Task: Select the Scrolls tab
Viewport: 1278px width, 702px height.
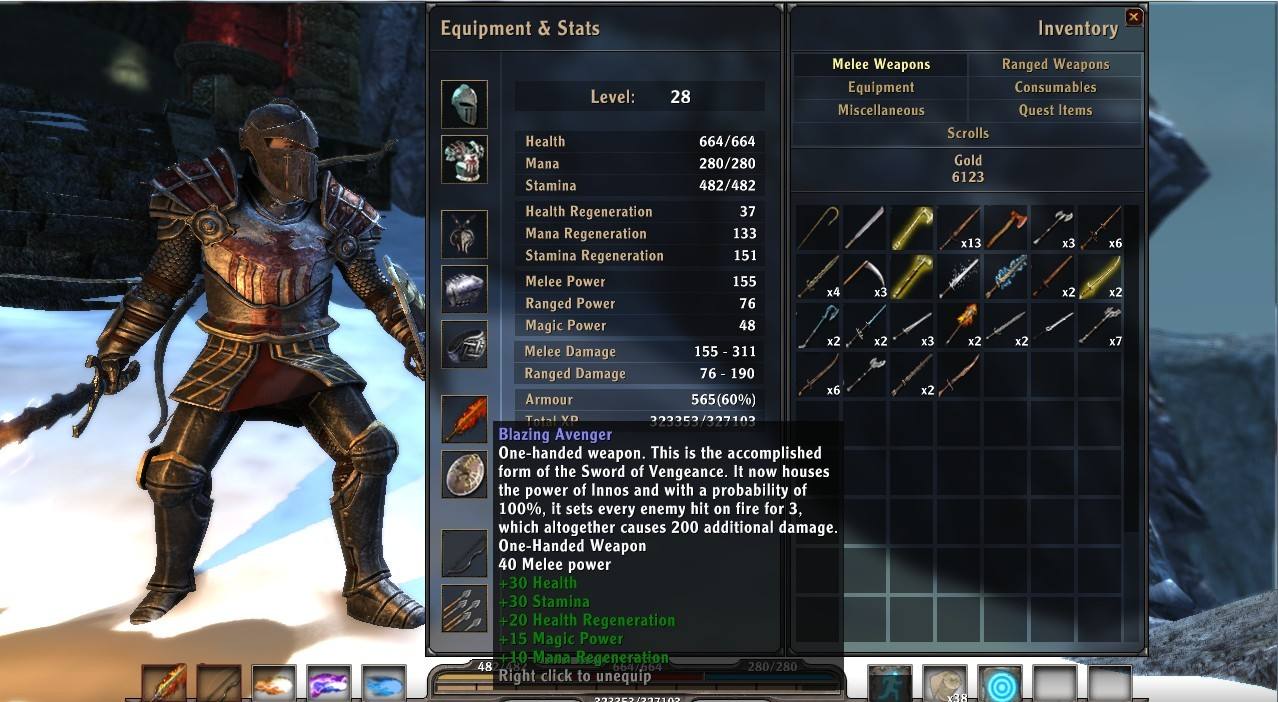Action: [x=967, y=133]
